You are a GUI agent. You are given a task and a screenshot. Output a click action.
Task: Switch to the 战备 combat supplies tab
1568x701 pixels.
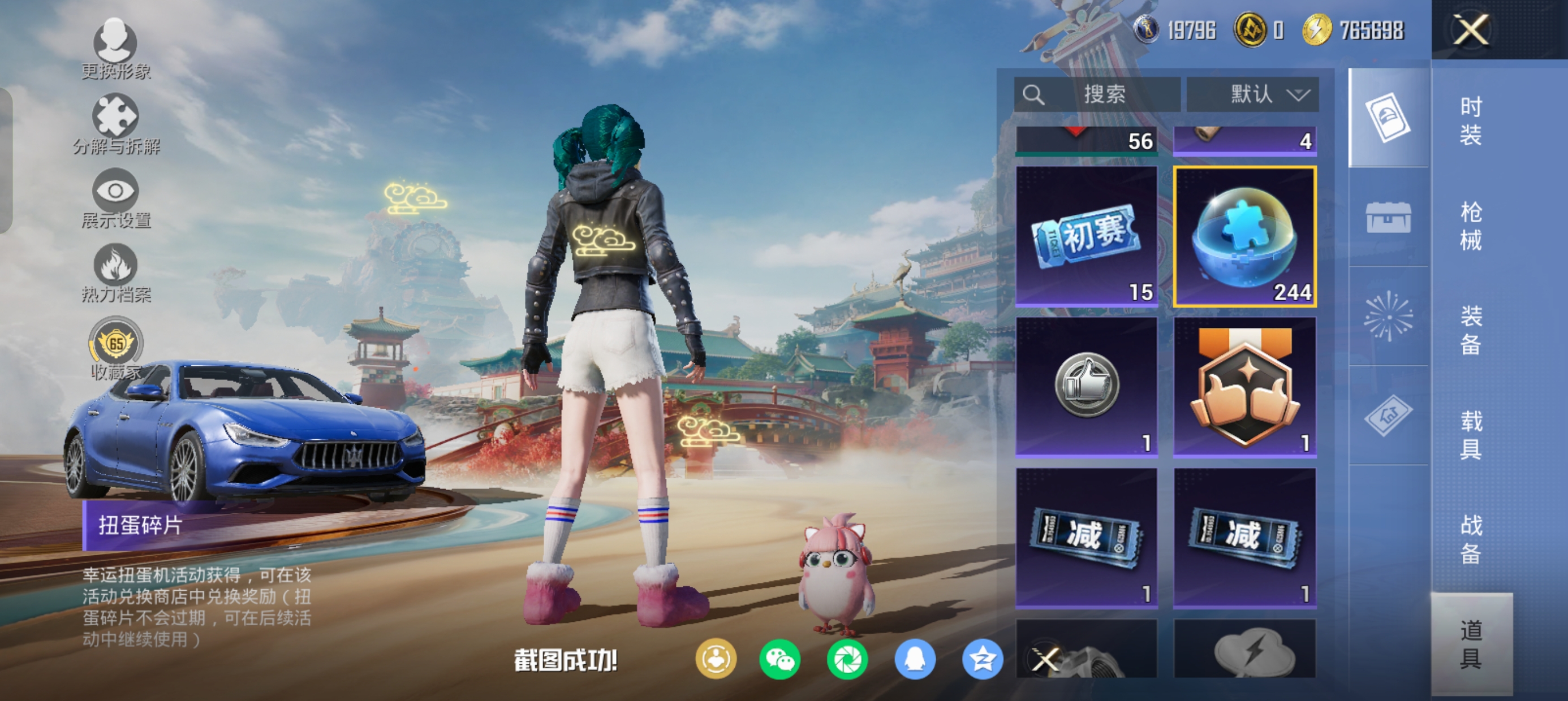click(1471, 539)
